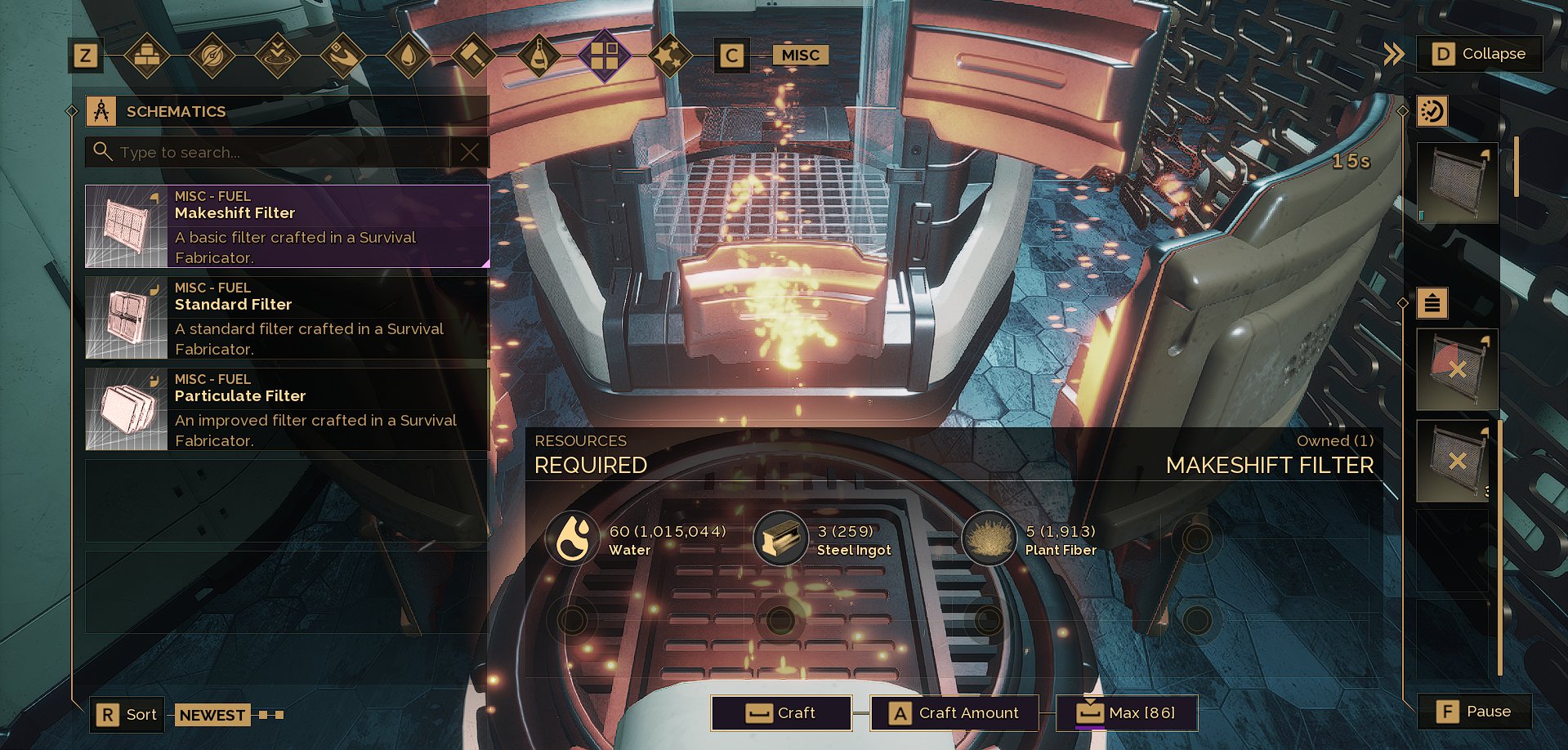Switch to the compass category tab

[212, 56]
